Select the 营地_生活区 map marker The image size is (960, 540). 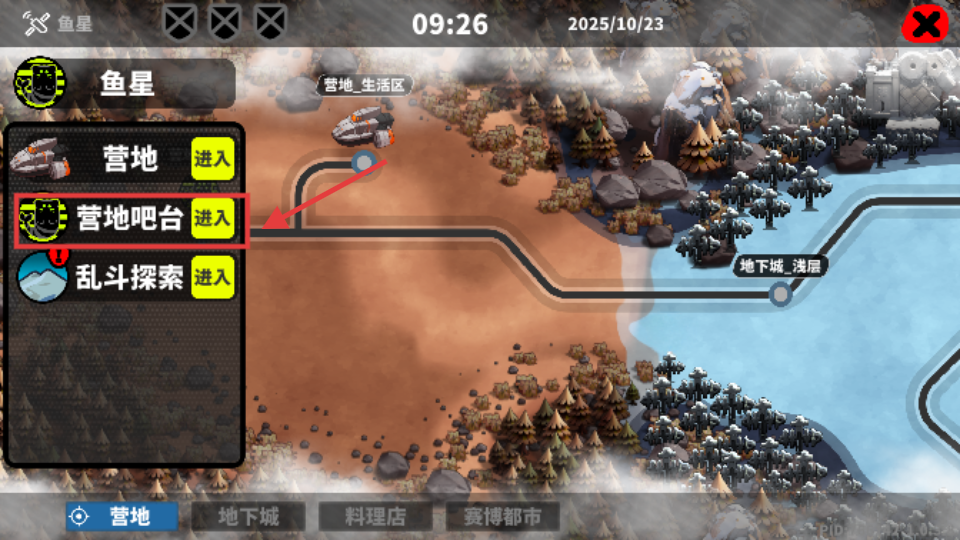(365, 86)
